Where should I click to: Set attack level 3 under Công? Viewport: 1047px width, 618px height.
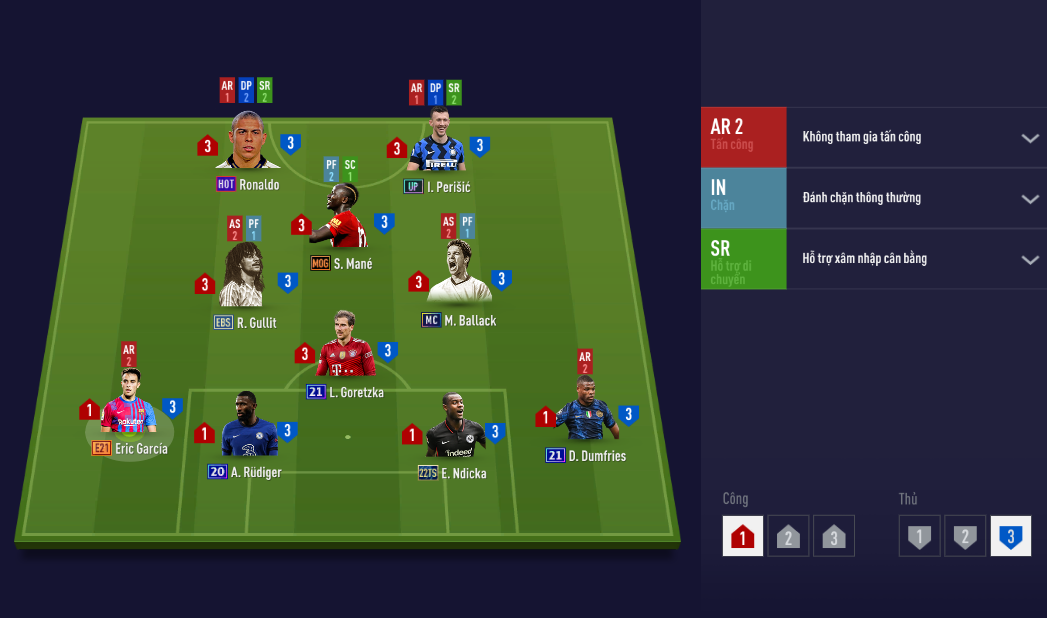coord(833,537)
